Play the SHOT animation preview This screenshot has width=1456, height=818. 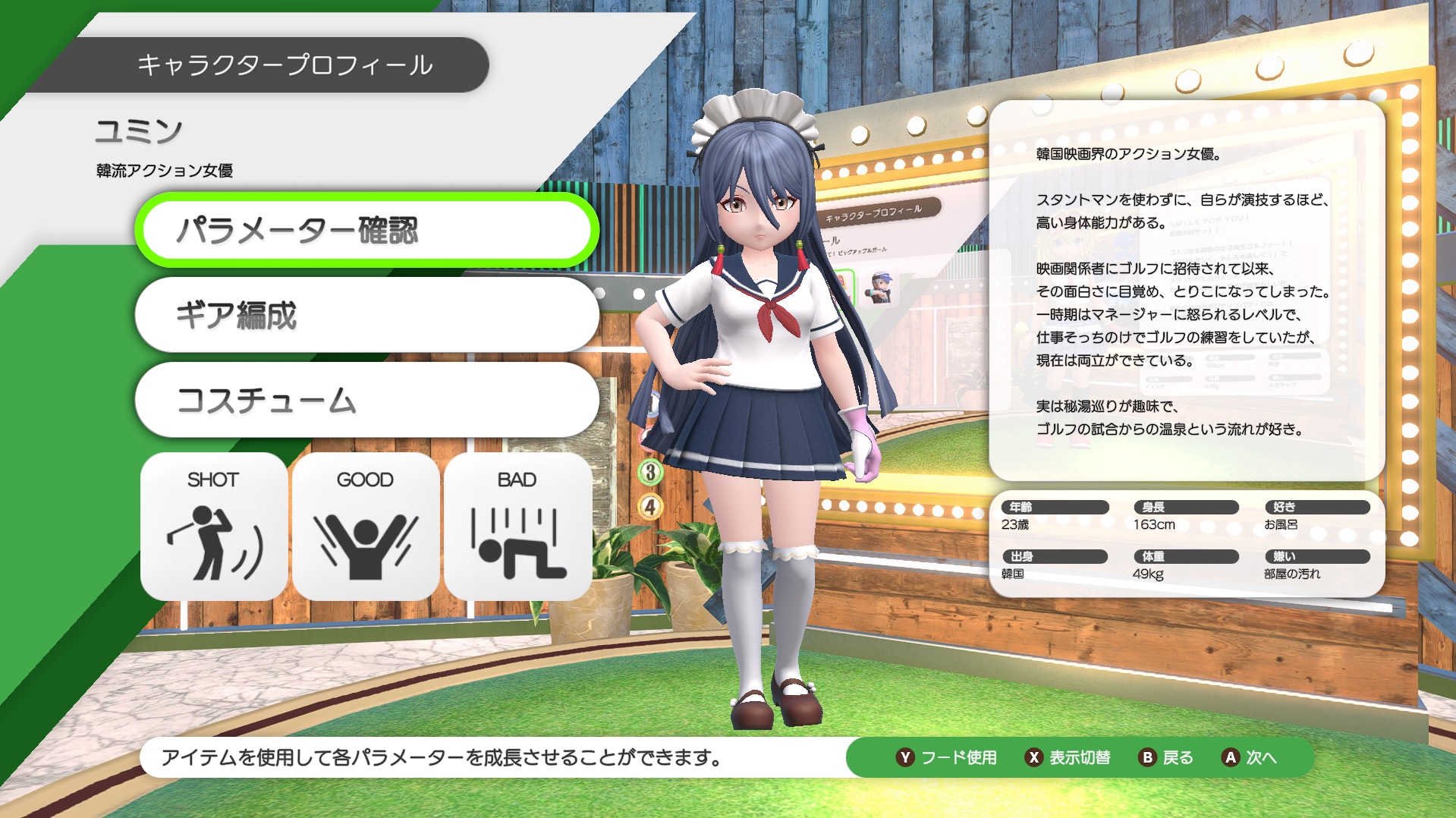tap(214, 527)
